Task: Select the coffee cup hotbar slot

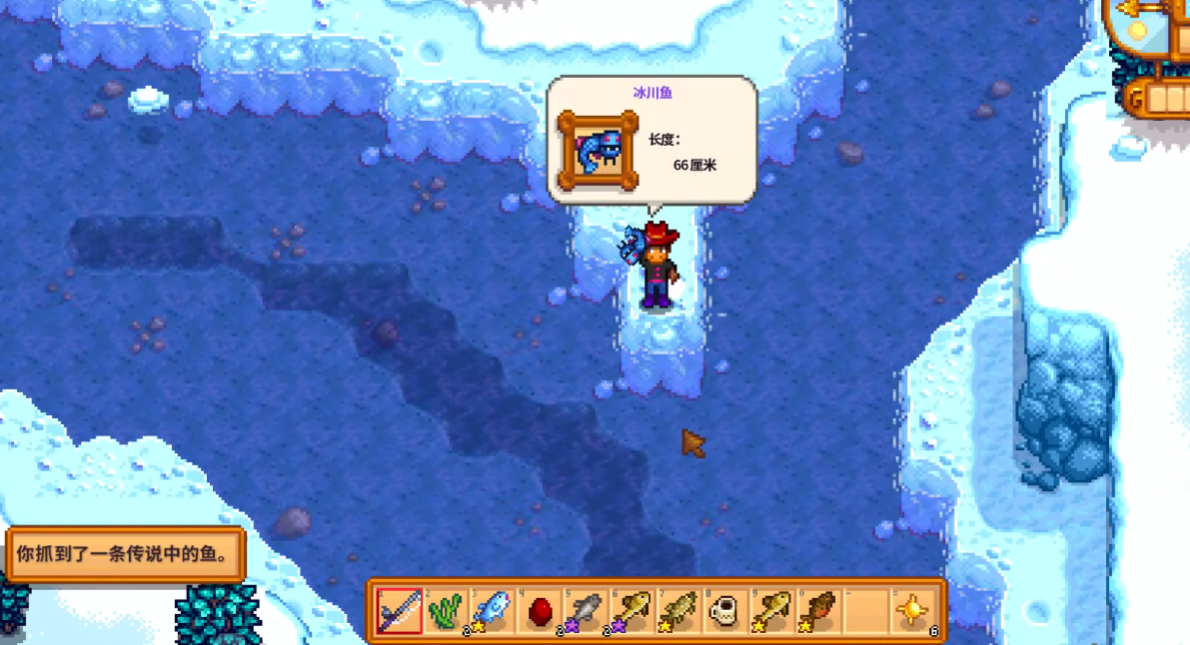Action: tap(726, 610)
